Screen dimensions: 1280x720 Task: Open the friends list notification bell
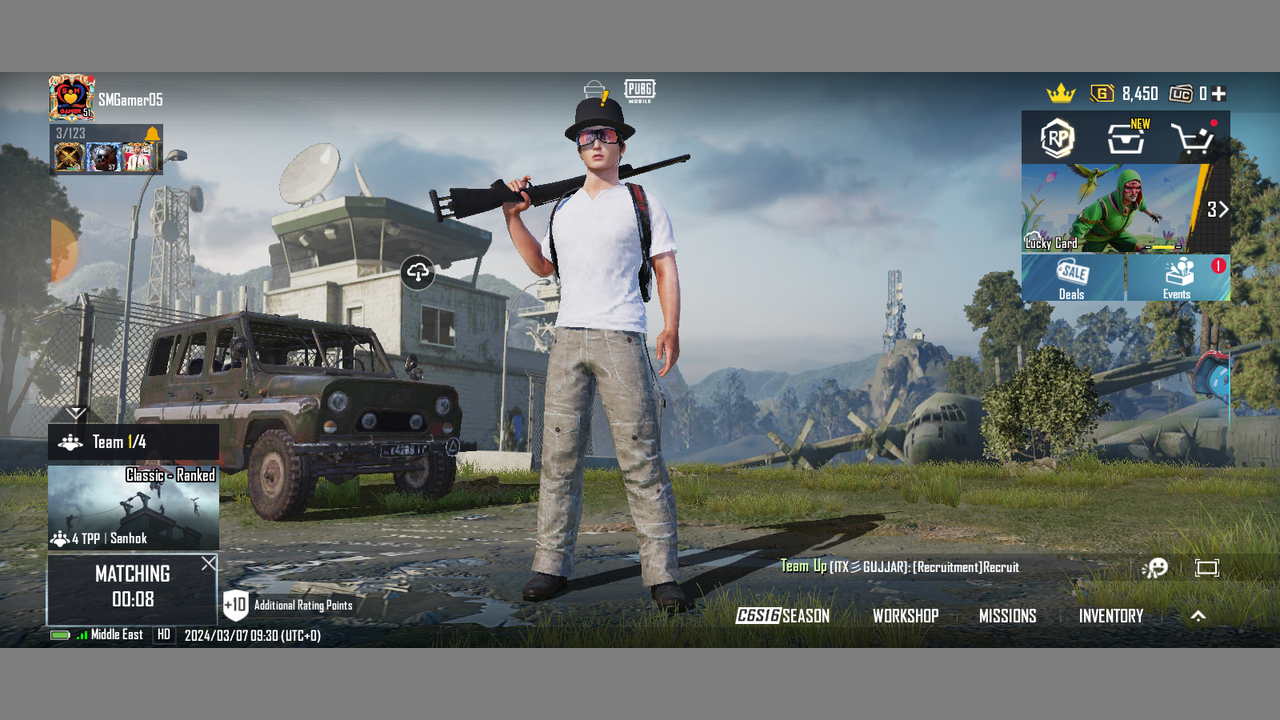click(152, 135)
